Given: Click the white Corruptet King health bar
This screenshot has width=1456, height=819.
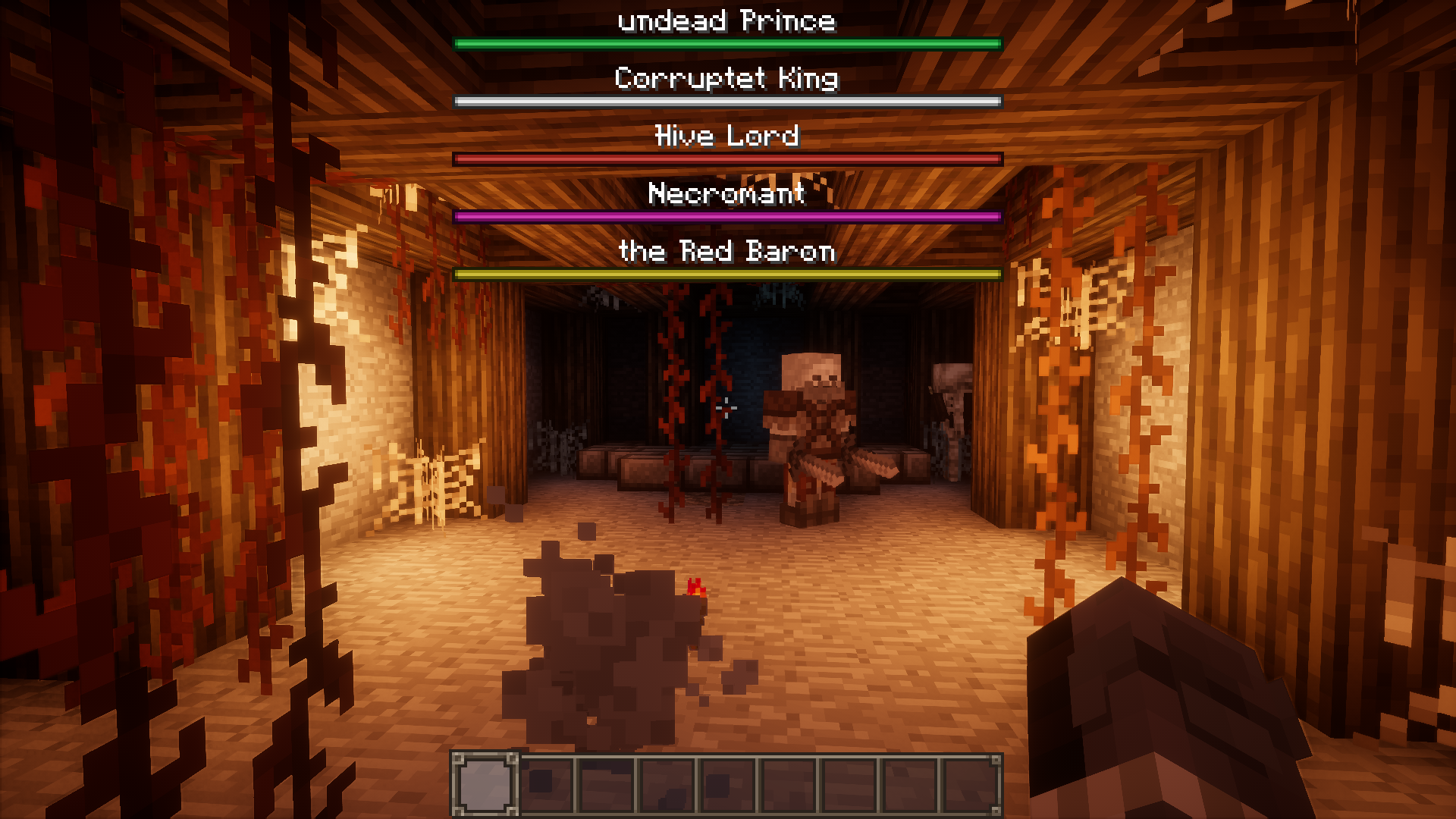Looking at the screenshot, I should tap(726, 100).
